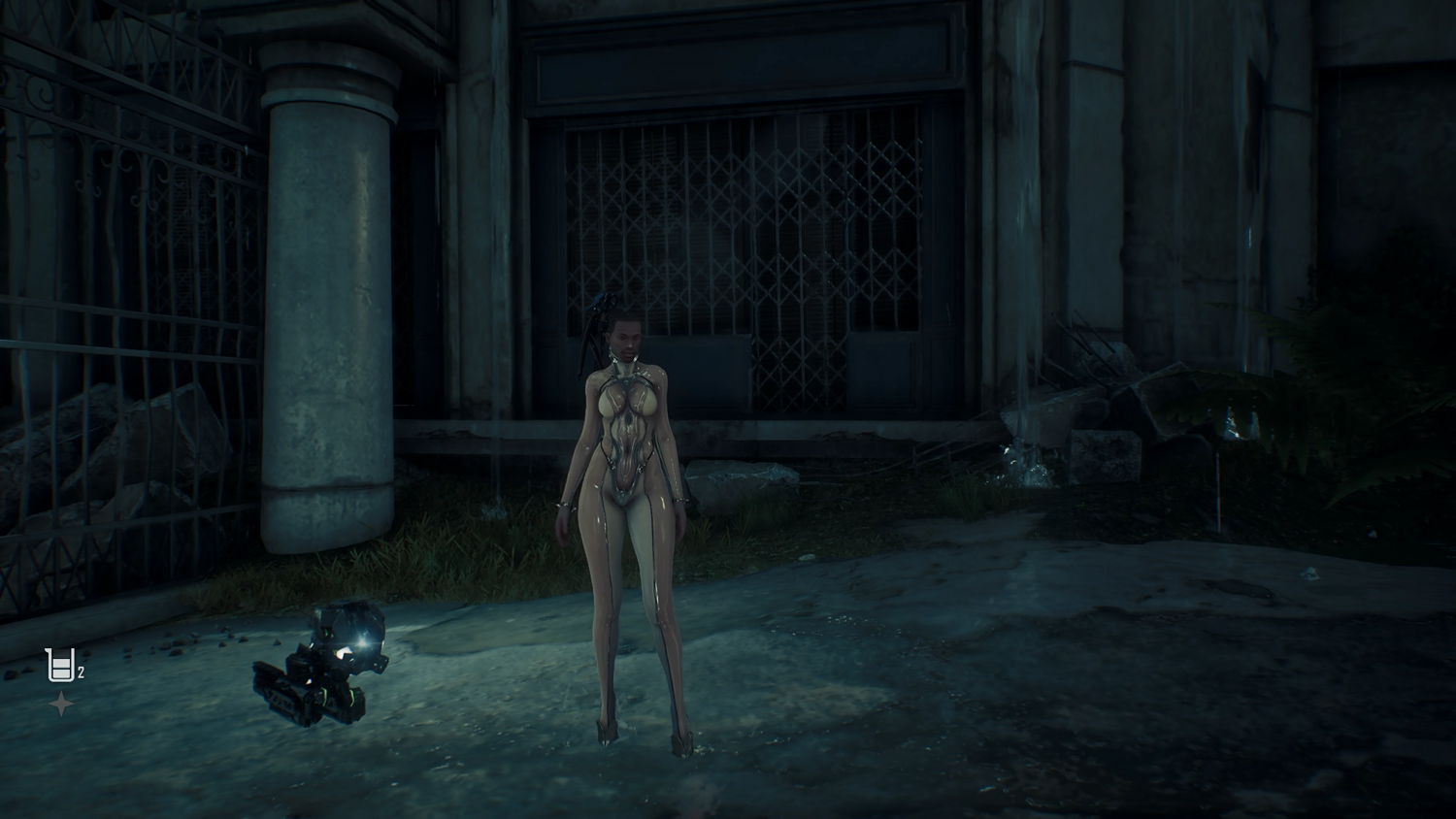Use the healing potion beaker icon
1456x819 pixels.
tap(61, 666)
